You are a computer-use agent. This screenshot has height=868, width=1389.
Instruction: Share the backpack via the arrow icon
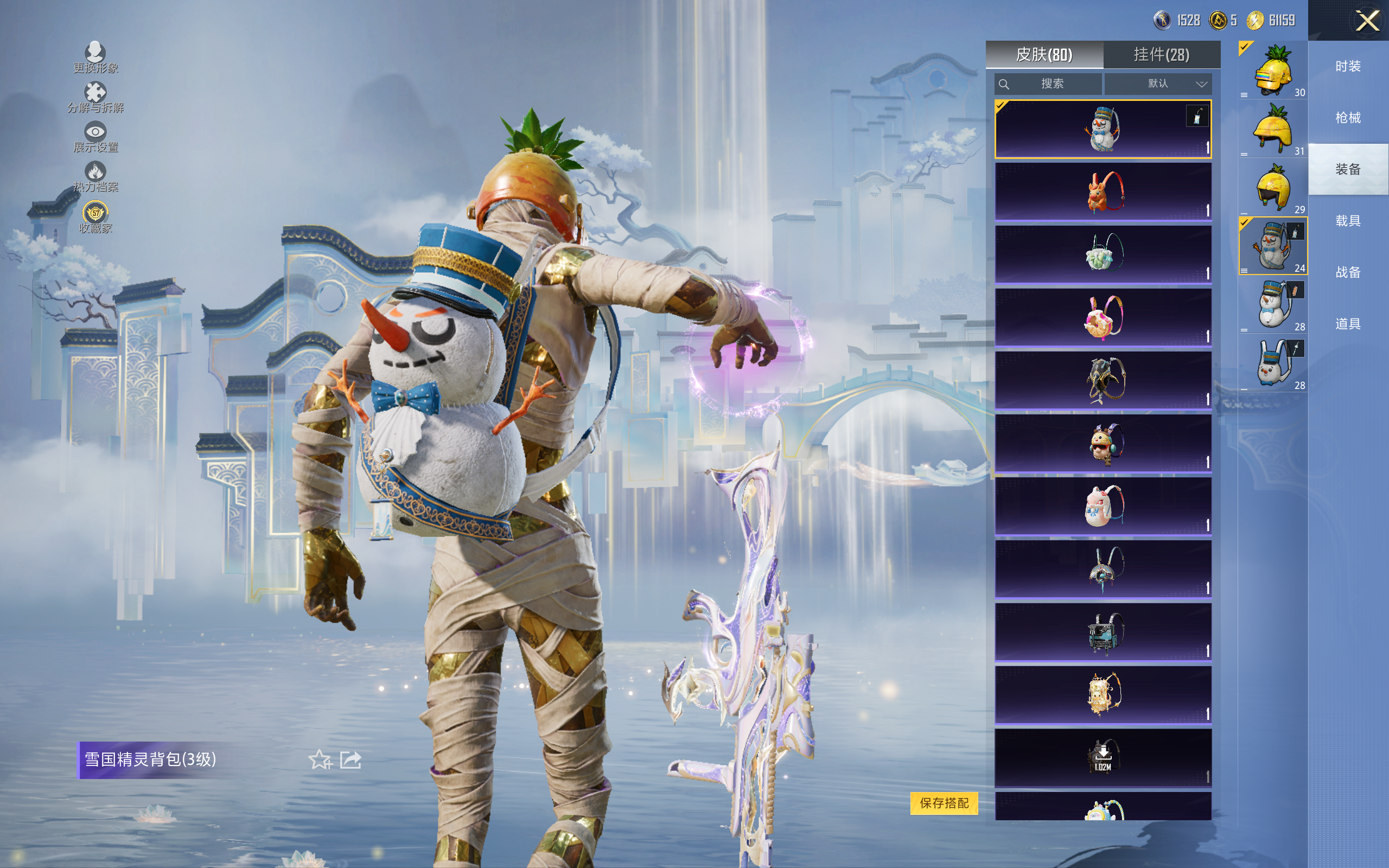coord(351,759)
